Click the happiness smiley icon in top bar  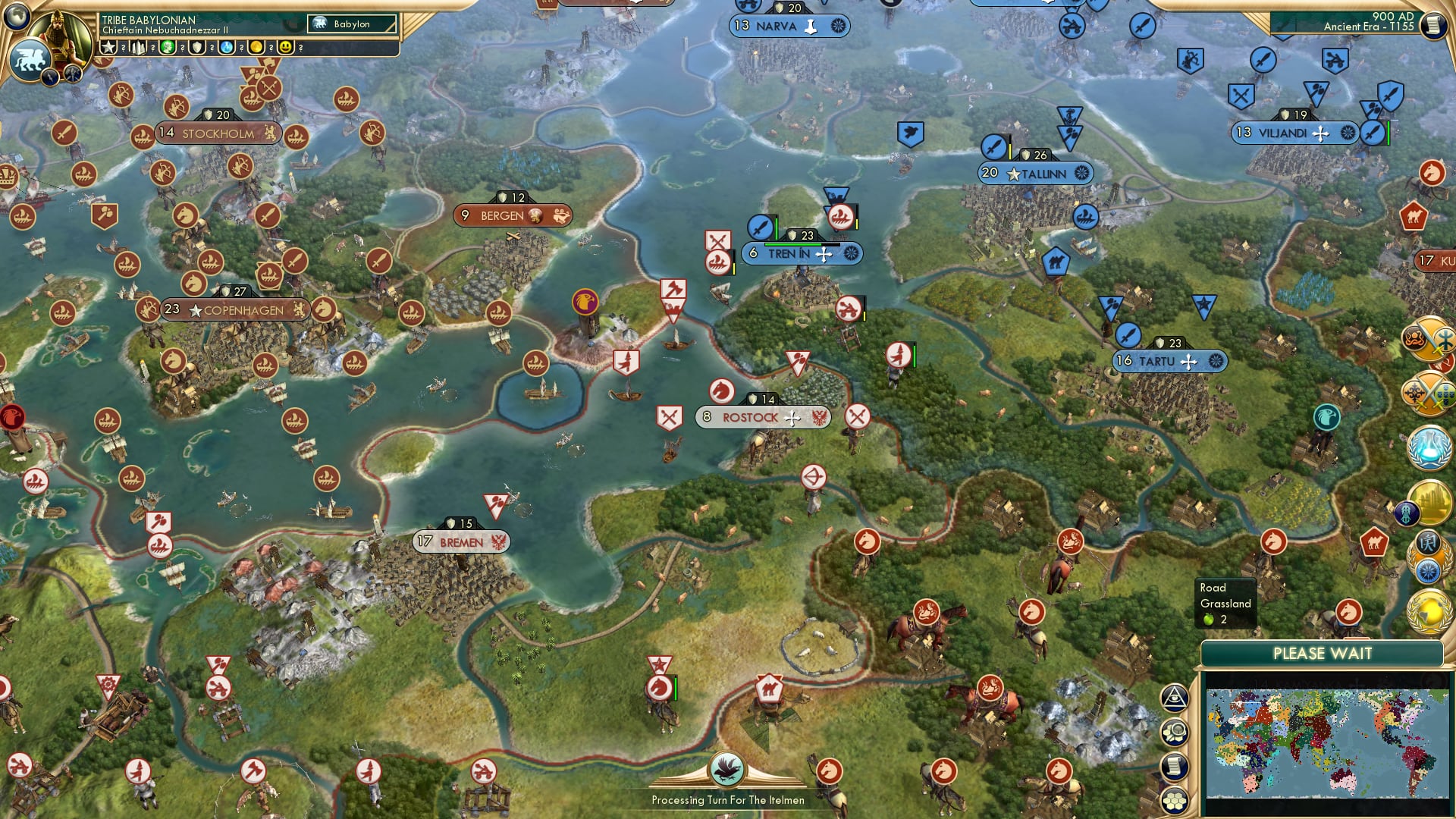[x=286, y=46]
